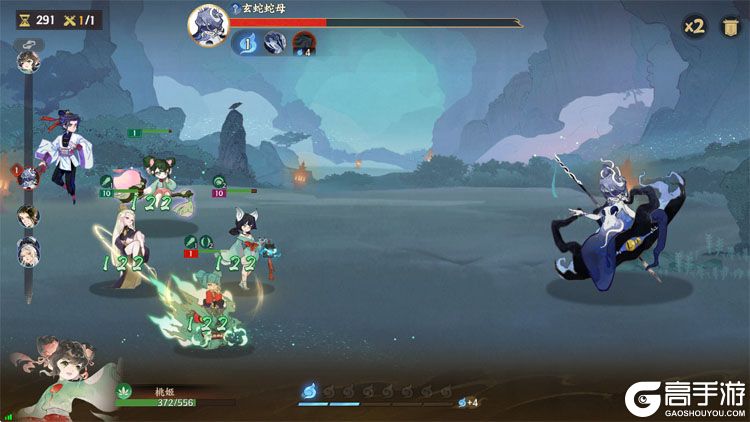Toggle the x2 battle speed button
750x422 pixels.
click(x=694, y=27)
